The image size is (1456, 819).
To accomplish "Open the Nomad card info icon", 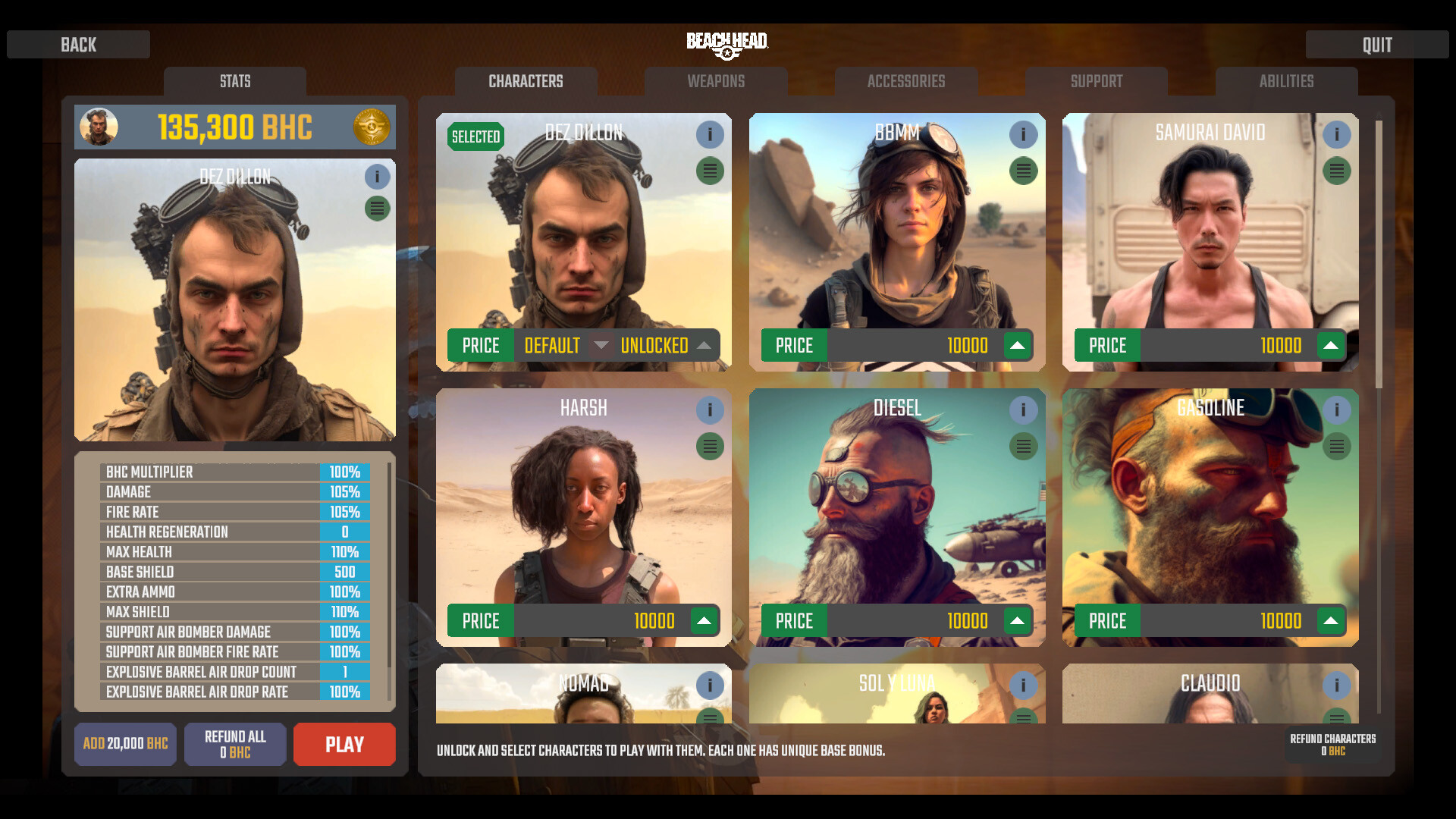I will 711,686.
